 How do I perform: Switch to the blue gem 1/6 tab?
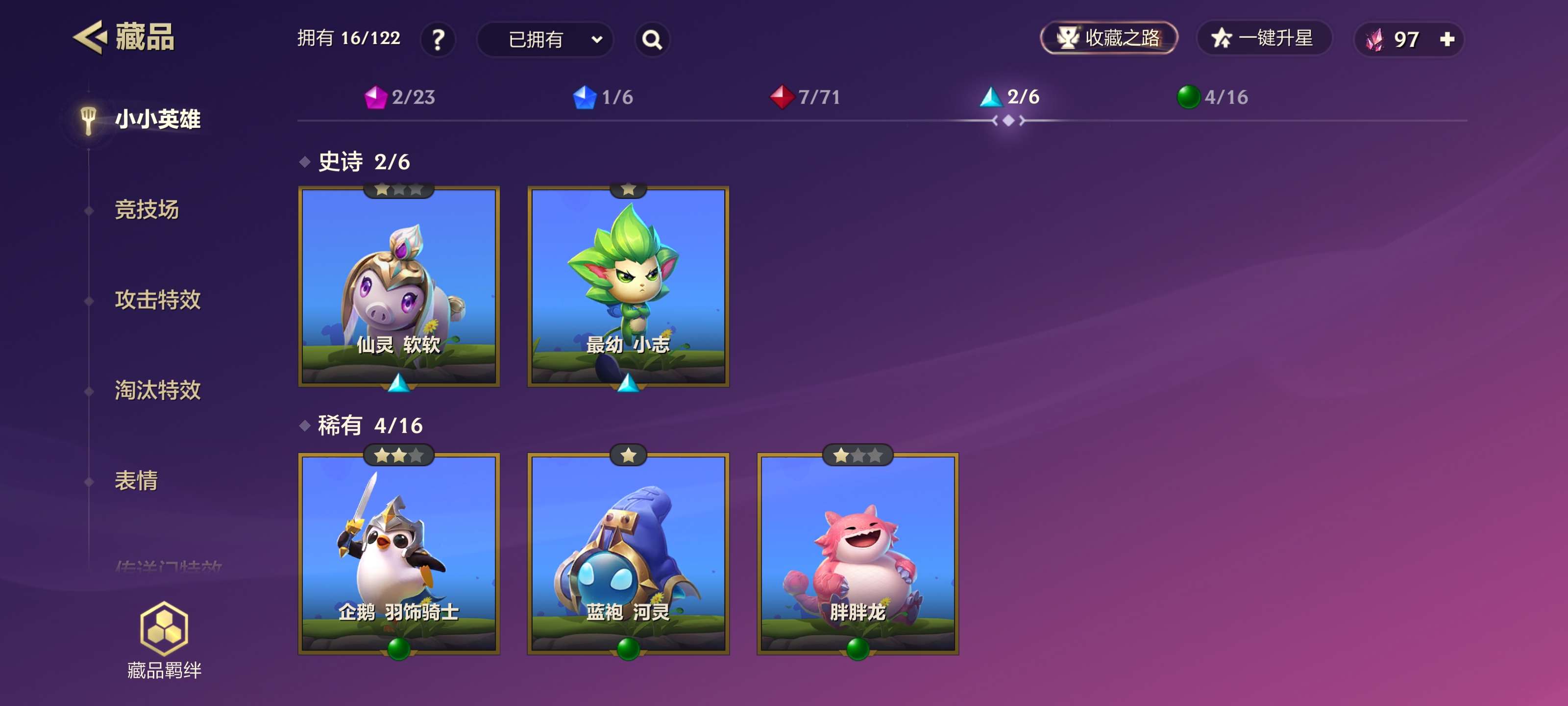coord(603,97)
